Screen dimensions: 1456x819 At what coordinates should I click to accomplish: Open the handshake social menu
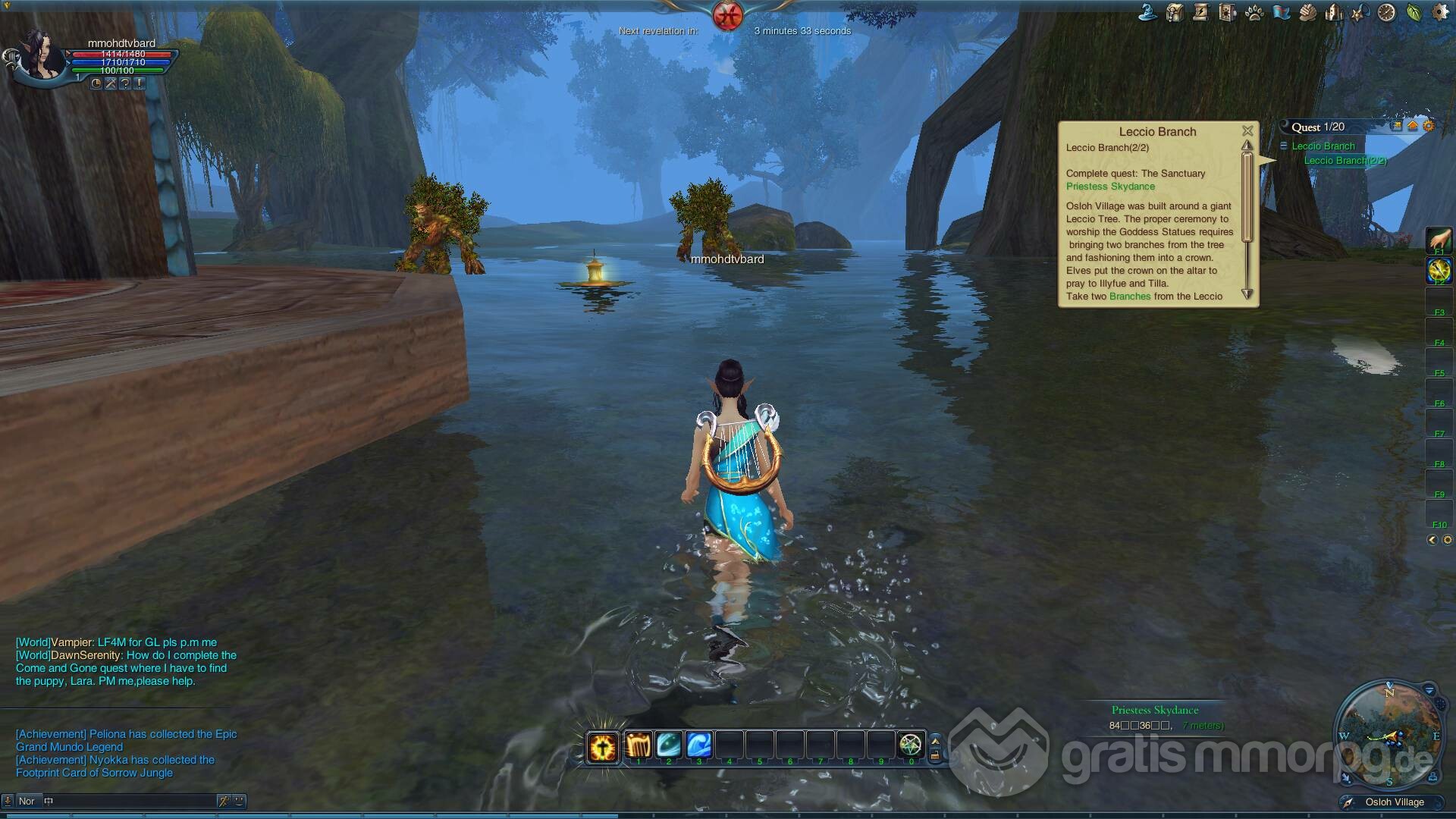(x=1307, y=13)
